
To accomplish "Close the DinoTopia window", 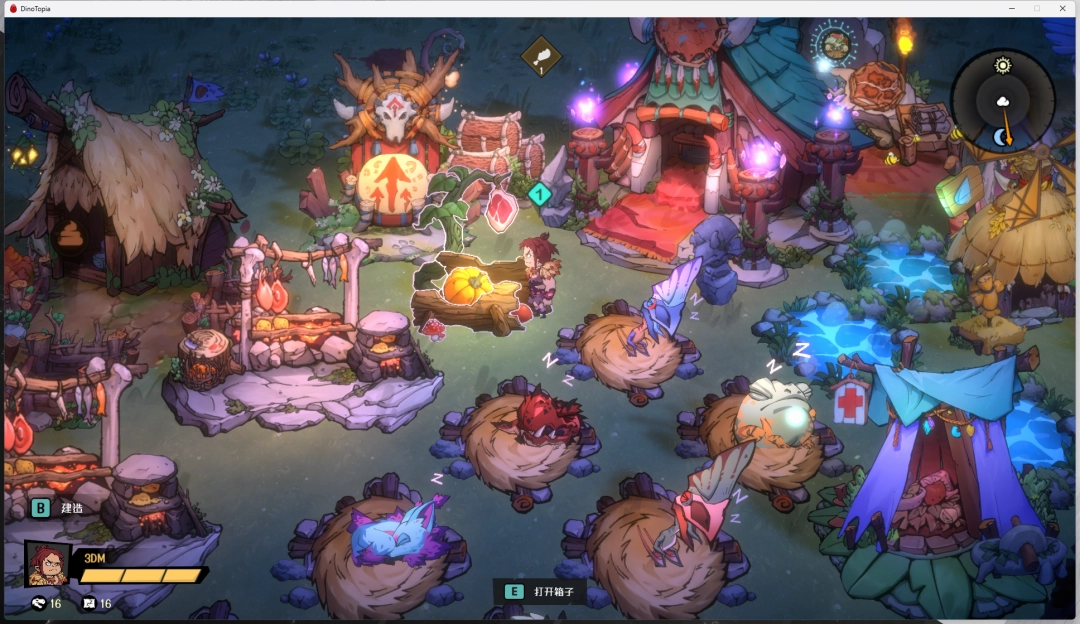I will (x=1062, y=8).
